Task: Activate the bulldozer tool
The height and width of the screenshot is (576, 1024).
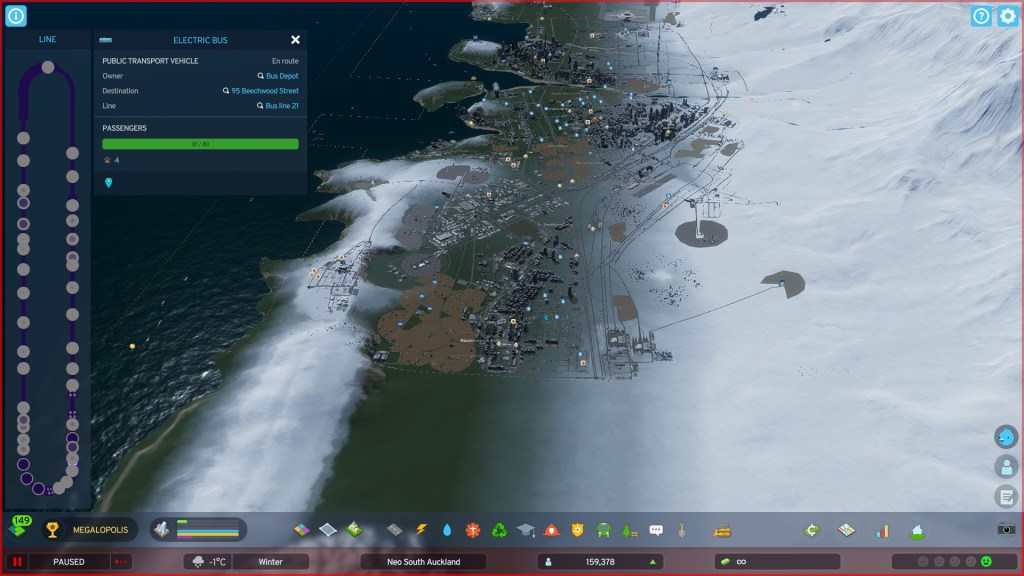Action: [722, 529]
